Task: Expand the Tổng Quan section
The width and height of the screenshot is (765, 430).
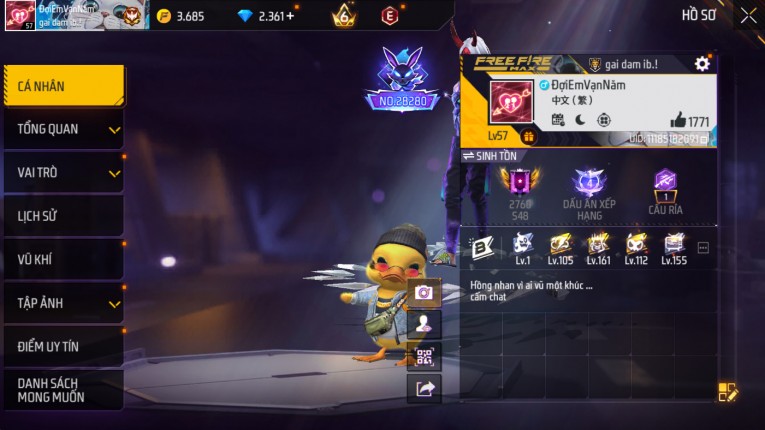Action: pyautogui.click(x=63, y=129)
